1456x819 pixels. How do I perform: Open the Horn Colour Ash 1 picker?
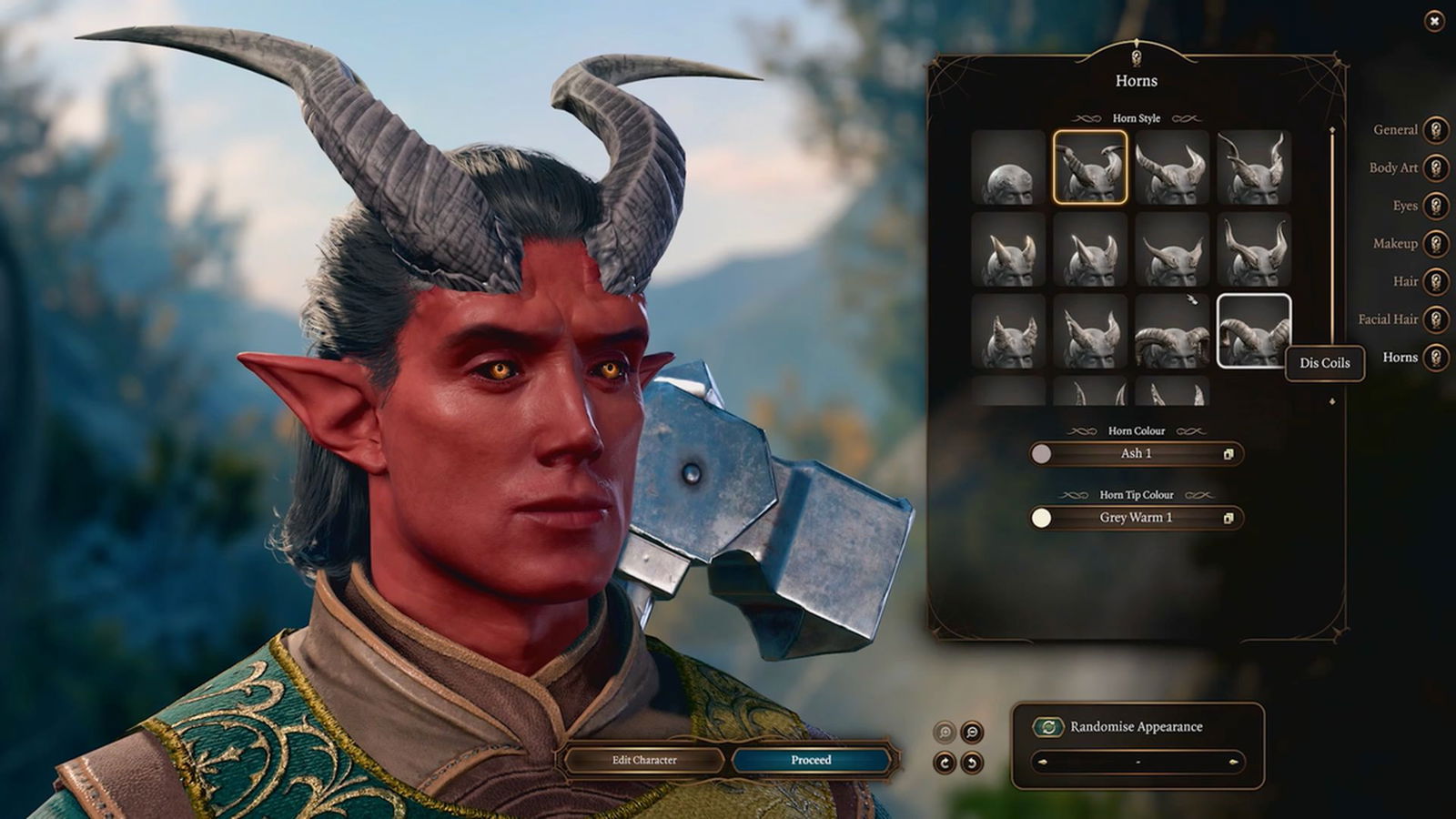(x=1136, y=453)
